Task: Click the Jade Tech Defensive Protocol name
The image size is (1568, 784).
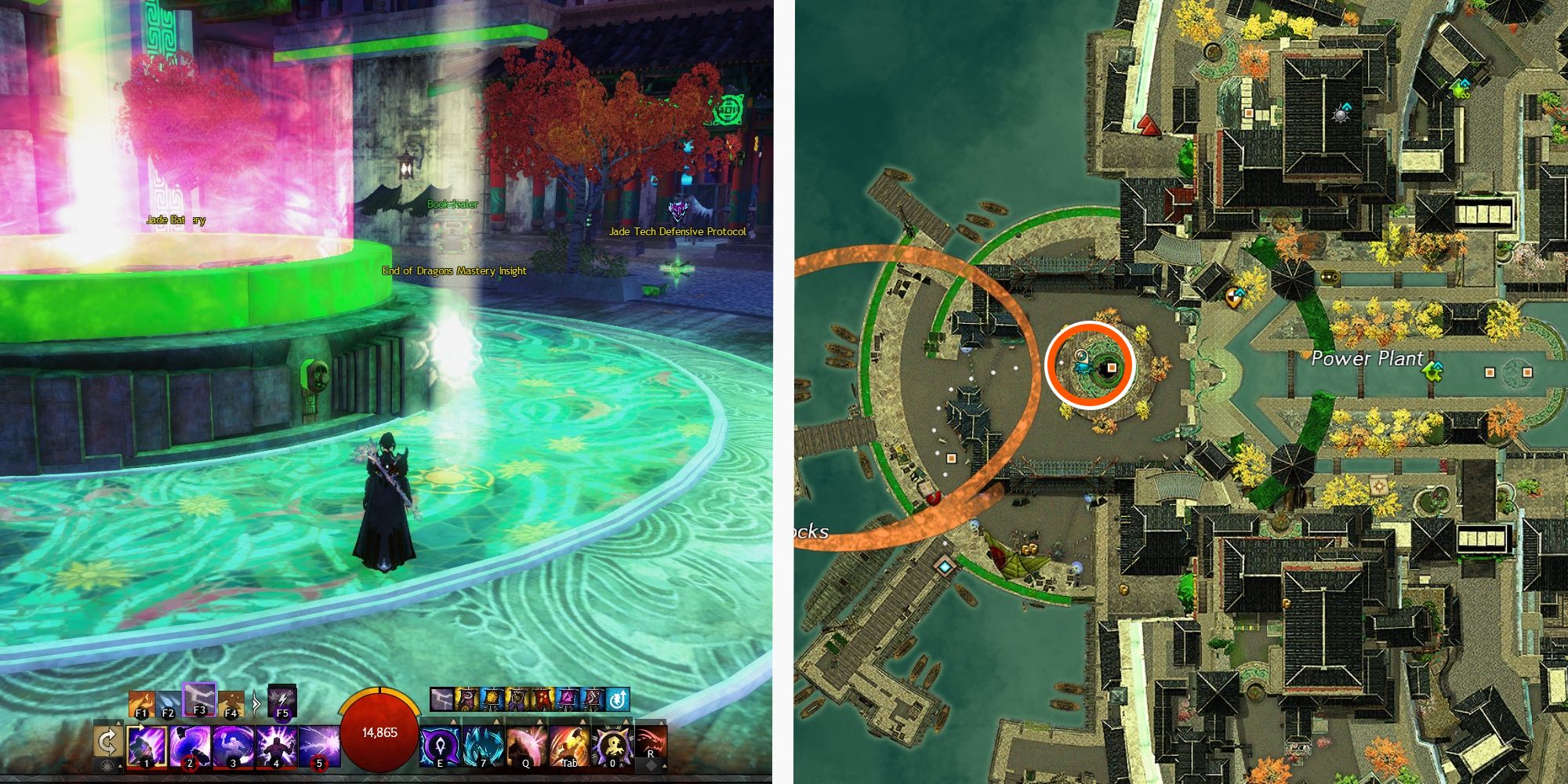Action: [677, 233]
